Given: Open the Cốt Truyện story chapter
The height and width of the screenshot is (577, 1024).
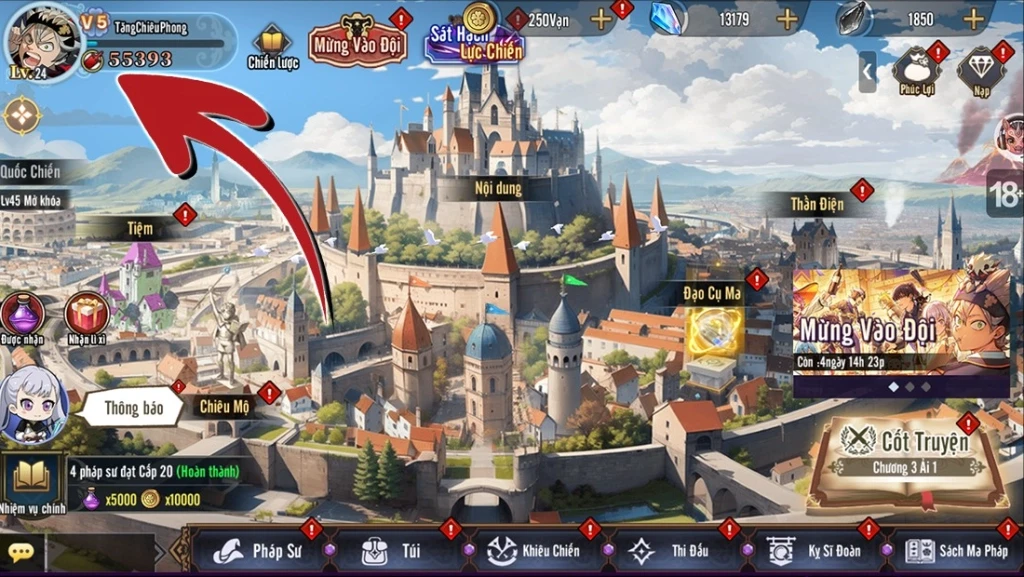Looking at the screenshot, I should [x=910, y=454].
